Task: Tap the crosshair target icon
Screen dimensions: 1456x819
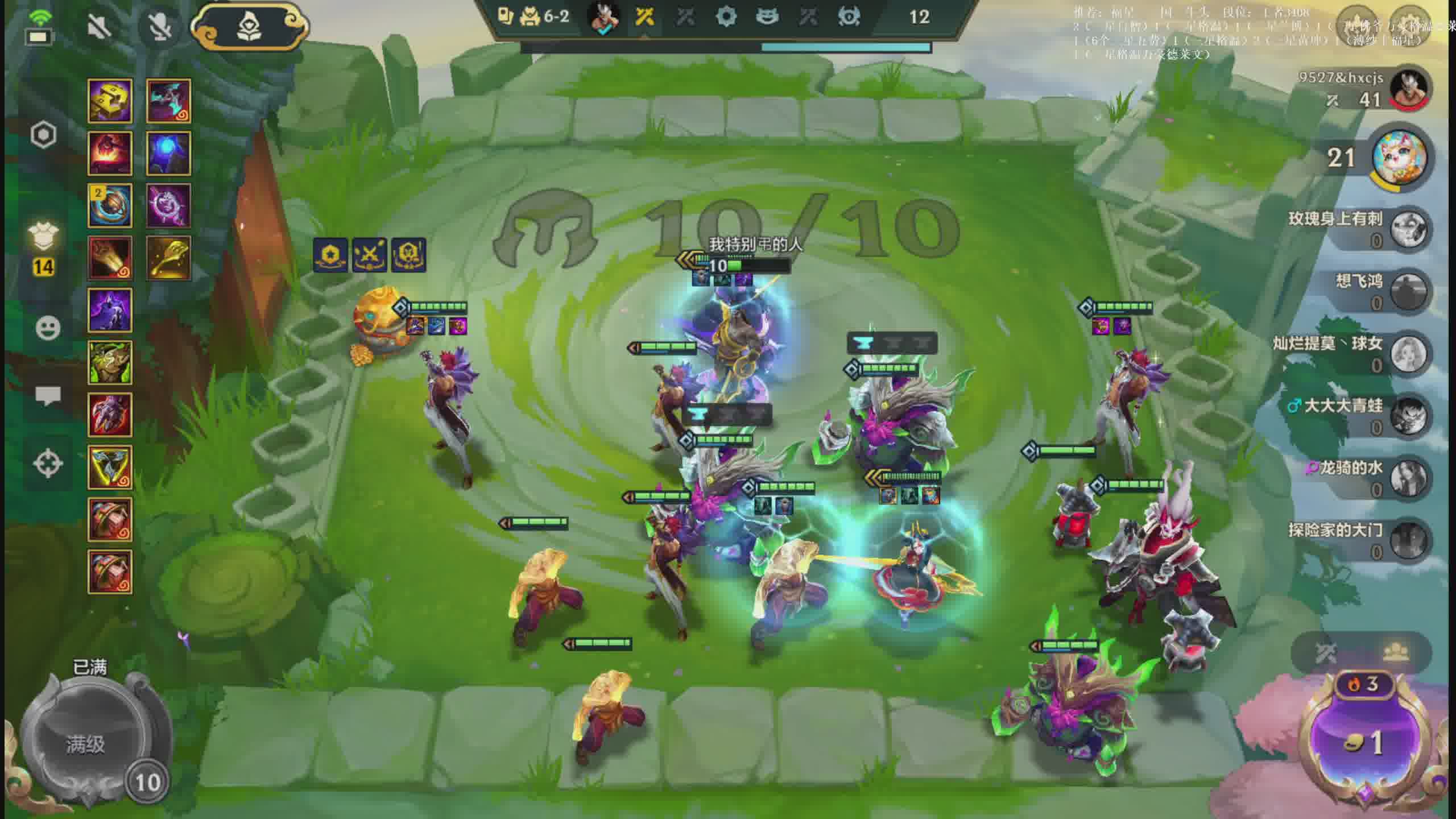Action: 48,463
